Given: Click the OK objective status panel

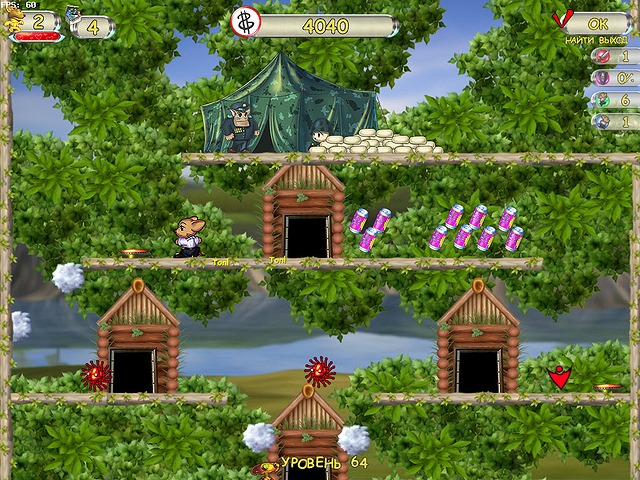Looking at the screenshot, I should 594,21.
